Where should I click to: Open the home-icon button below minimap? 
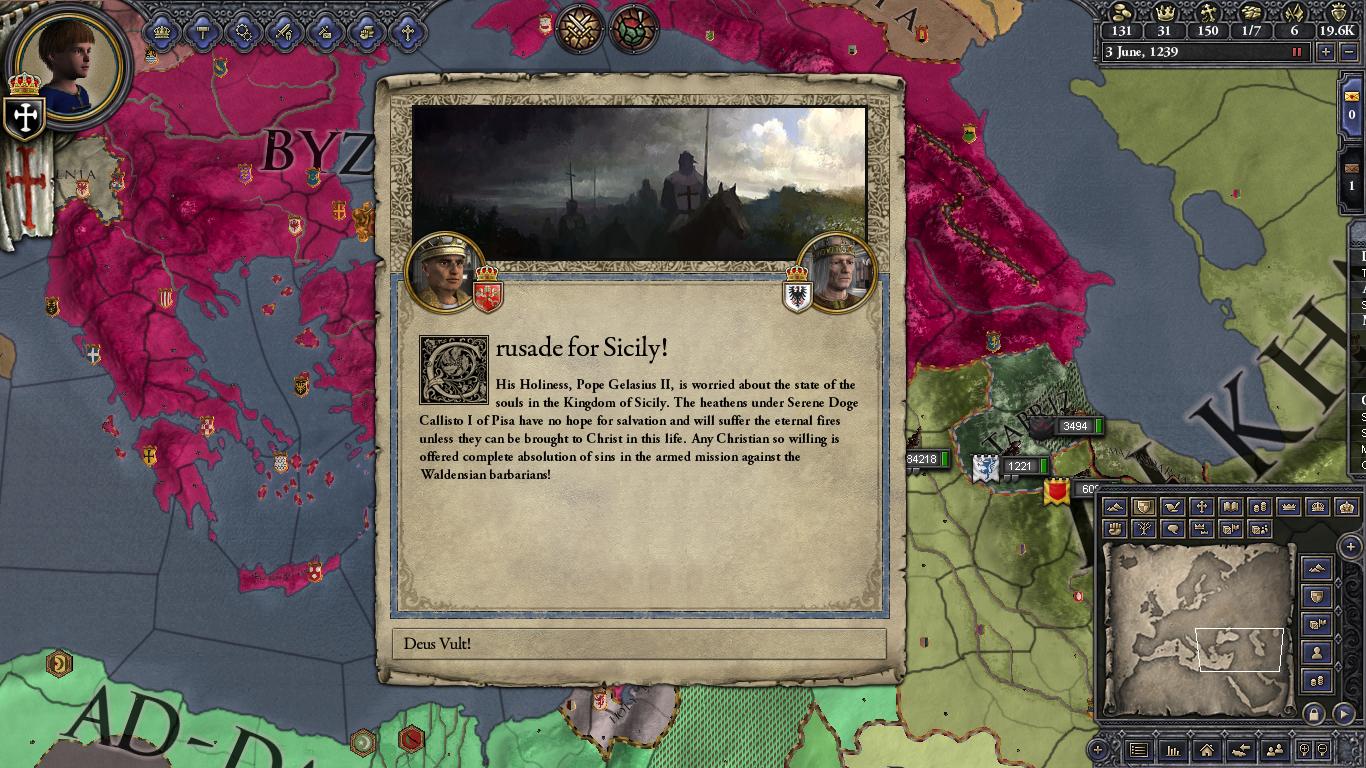tap(1207, 750)
